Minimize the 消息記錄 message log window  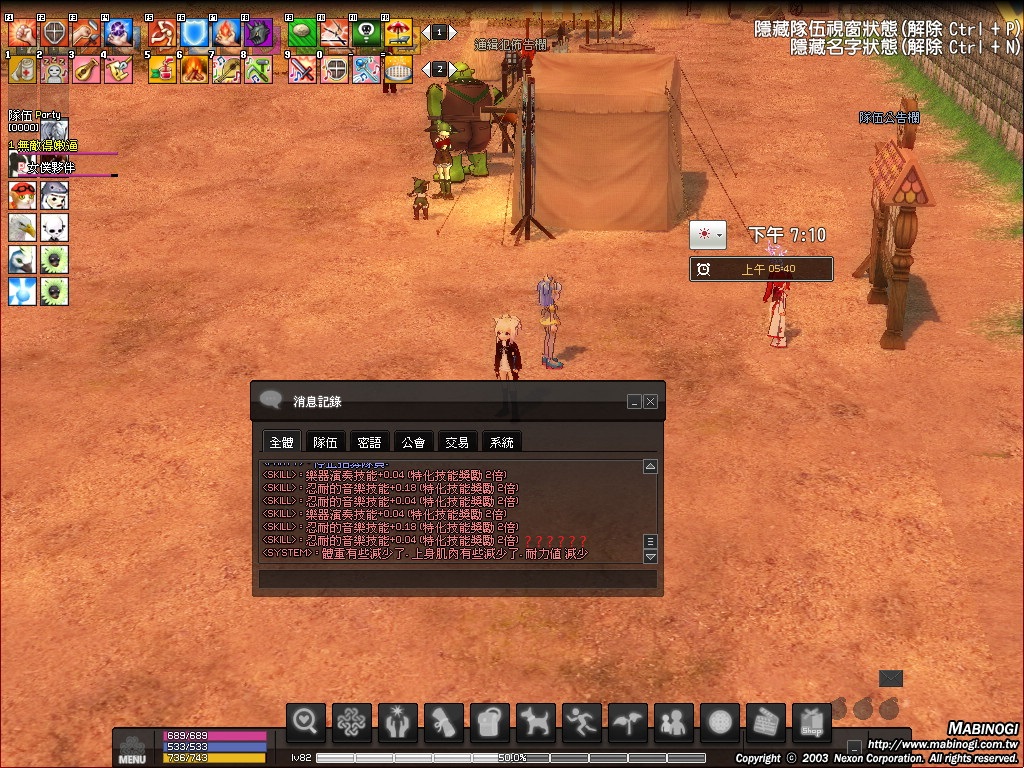(x=634, y=401)
